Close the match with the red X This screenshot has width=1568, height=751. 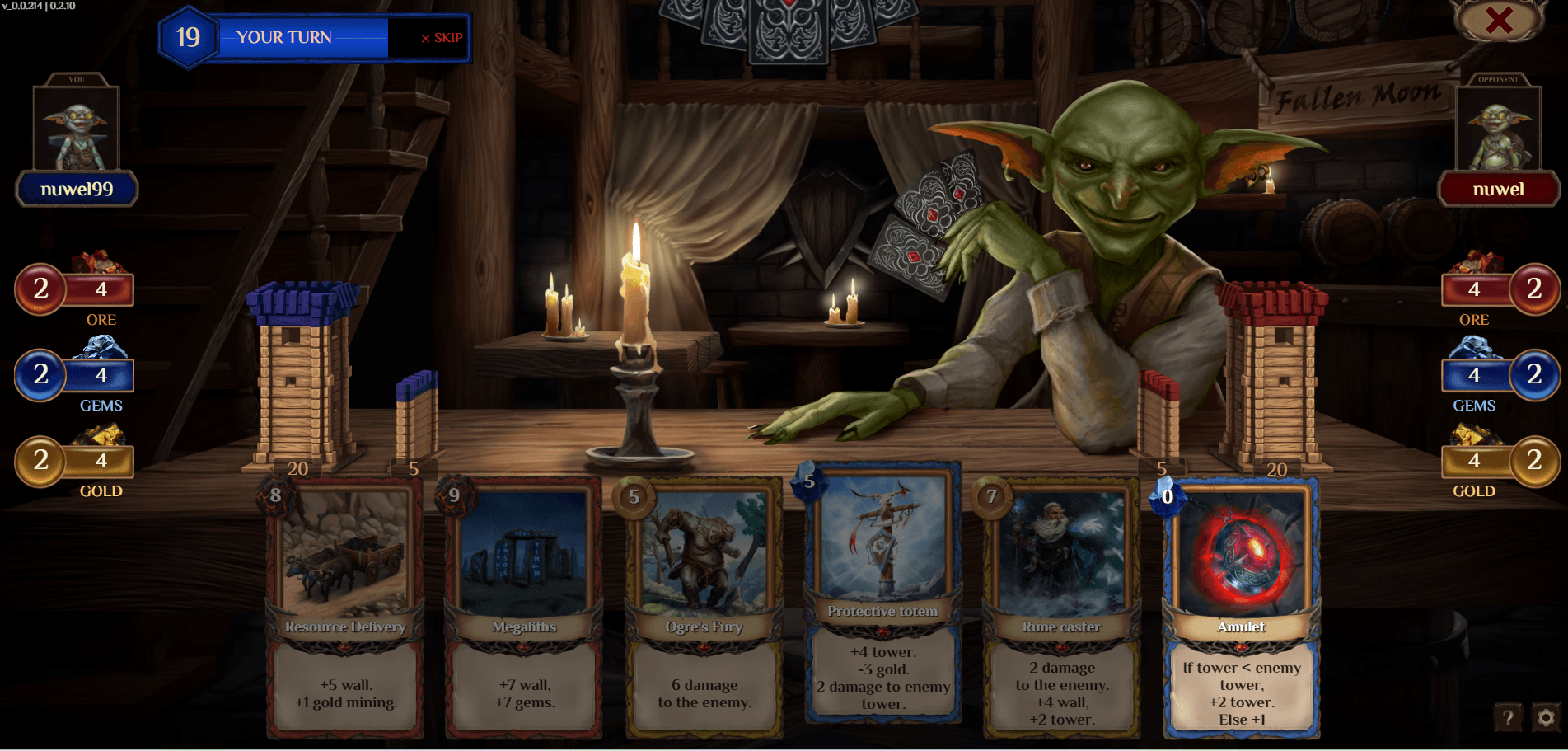(1499, 20)
